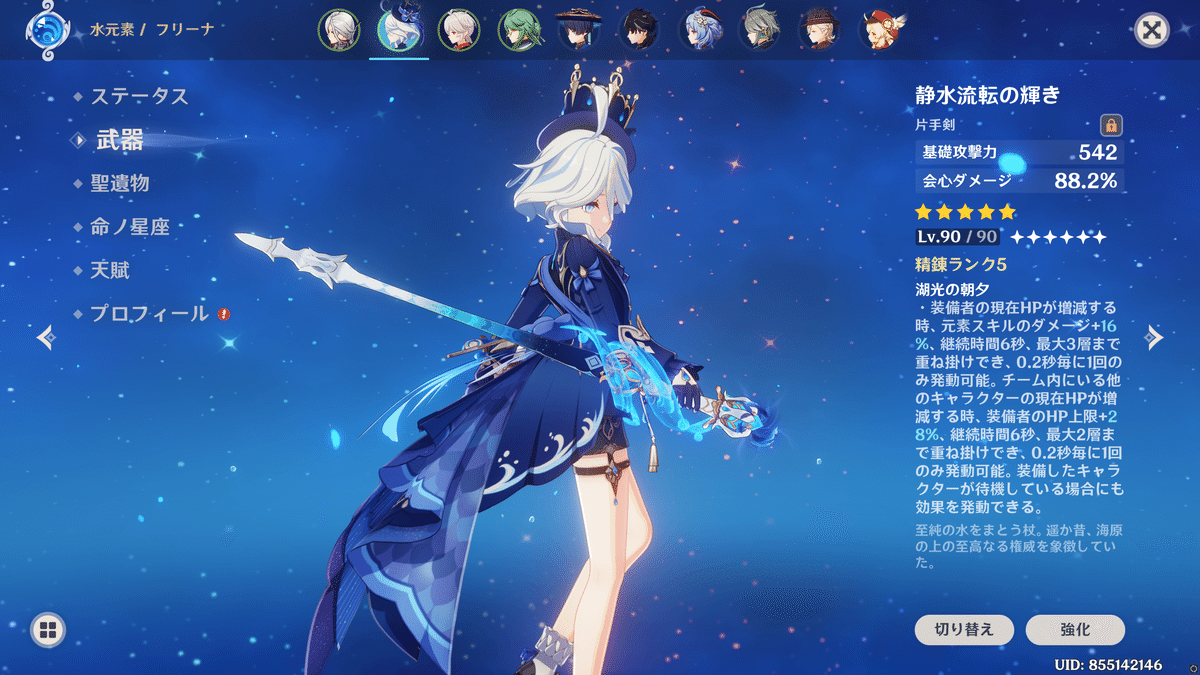Select the blond character with checkered hat

tap(821, 30)
